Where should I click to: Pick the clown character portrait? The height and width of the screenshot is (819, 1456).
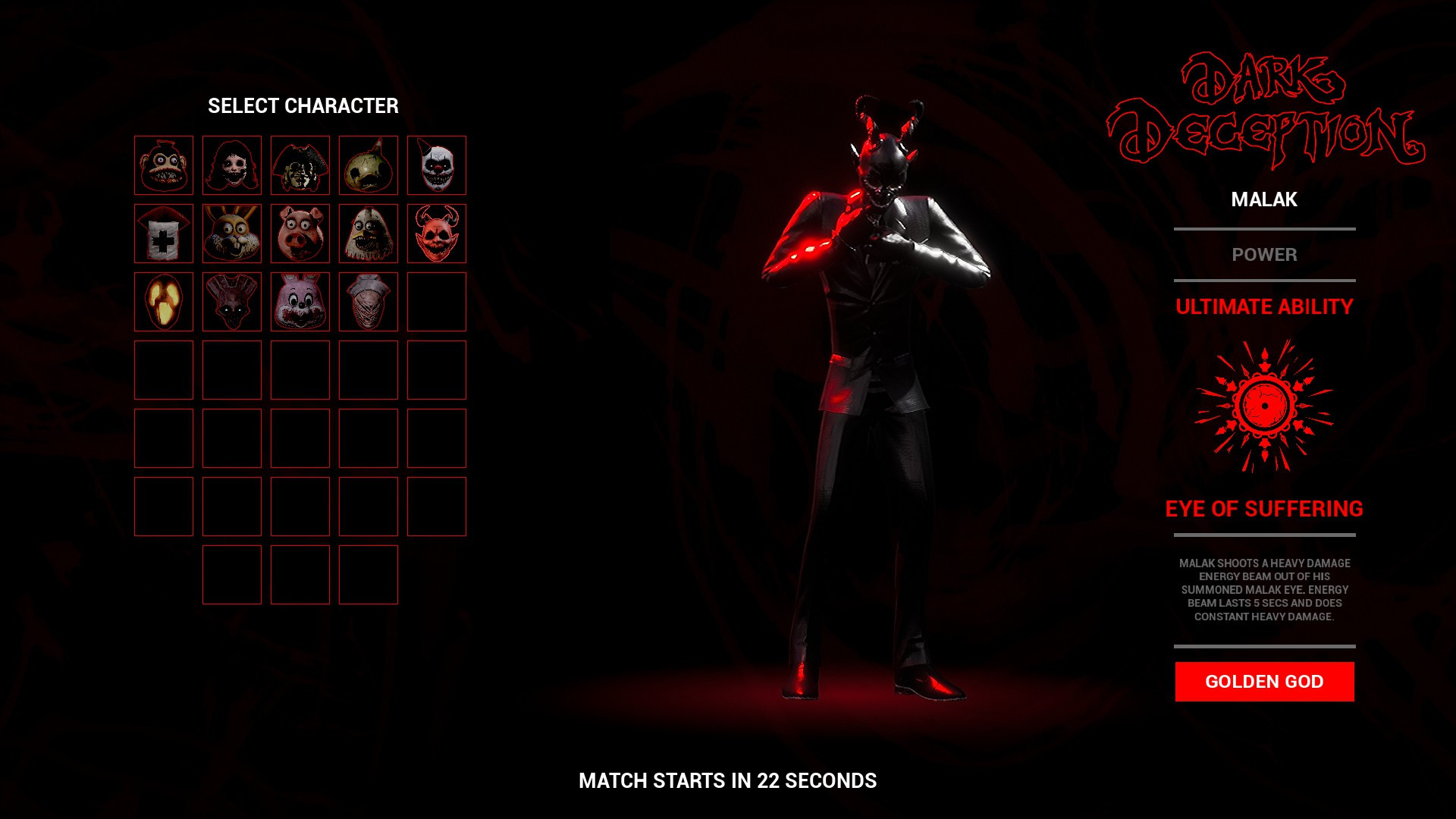click(437, 165)
